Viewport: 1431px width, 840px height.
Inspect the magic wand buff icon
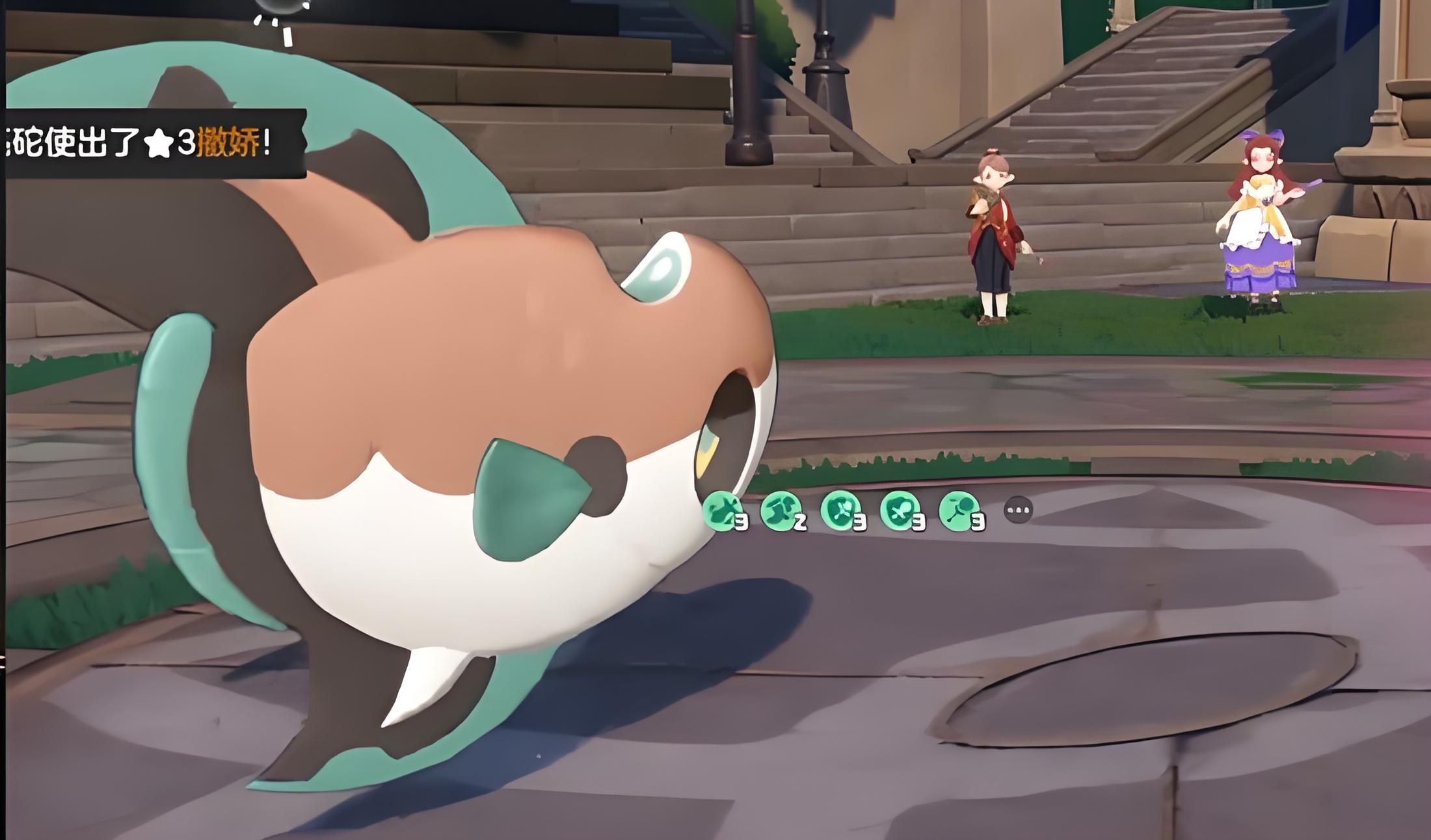959,510
